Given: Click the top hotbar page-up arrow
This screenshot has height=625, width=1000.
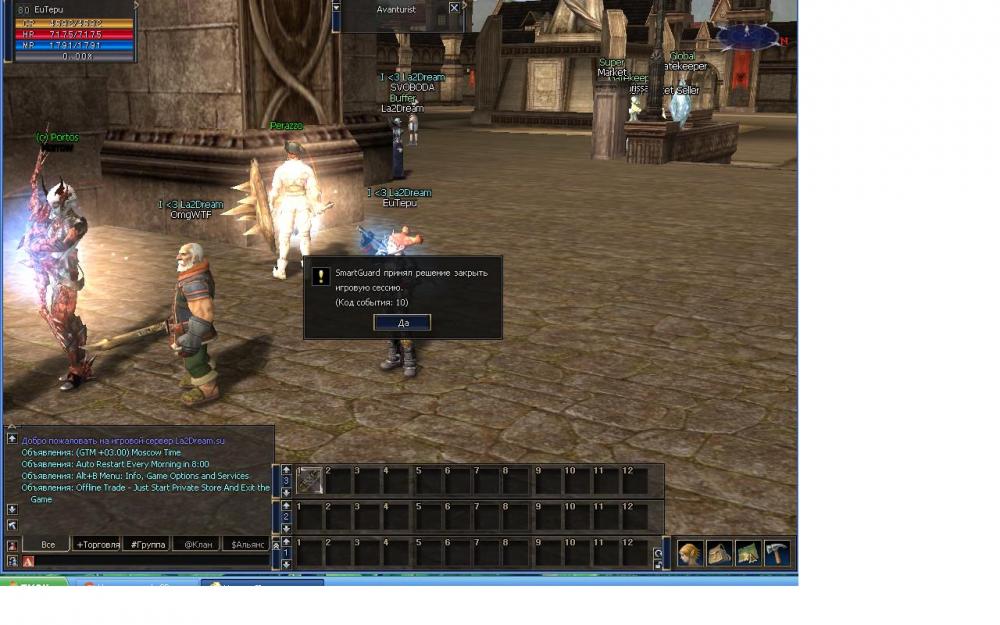Looking at the screenshot, I should click(x=286, y=469).
